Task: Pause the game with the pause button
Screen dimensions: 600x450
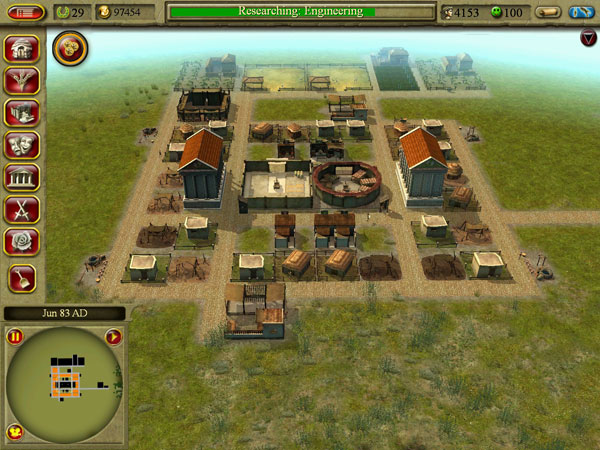Action: pos(16,337)
